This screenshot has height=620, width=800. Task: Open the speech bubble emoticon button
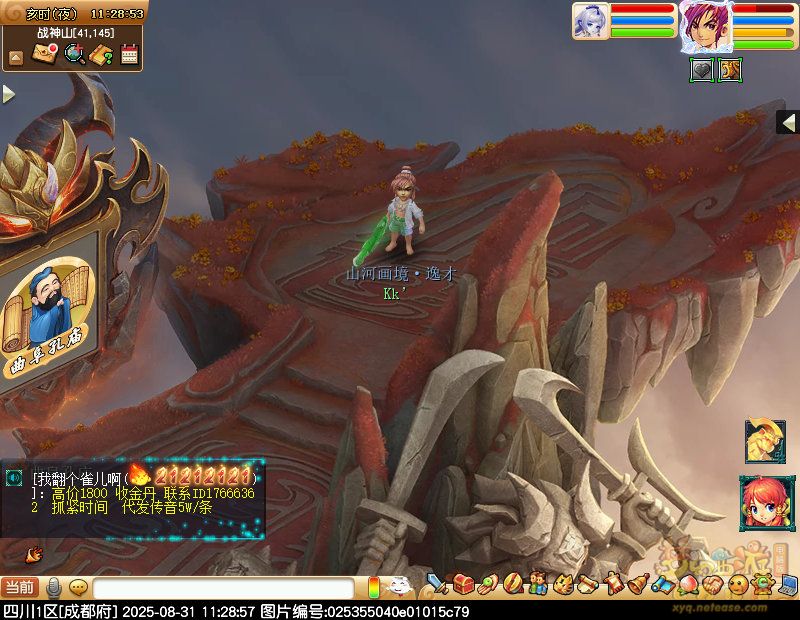click(x=78, y=588)
